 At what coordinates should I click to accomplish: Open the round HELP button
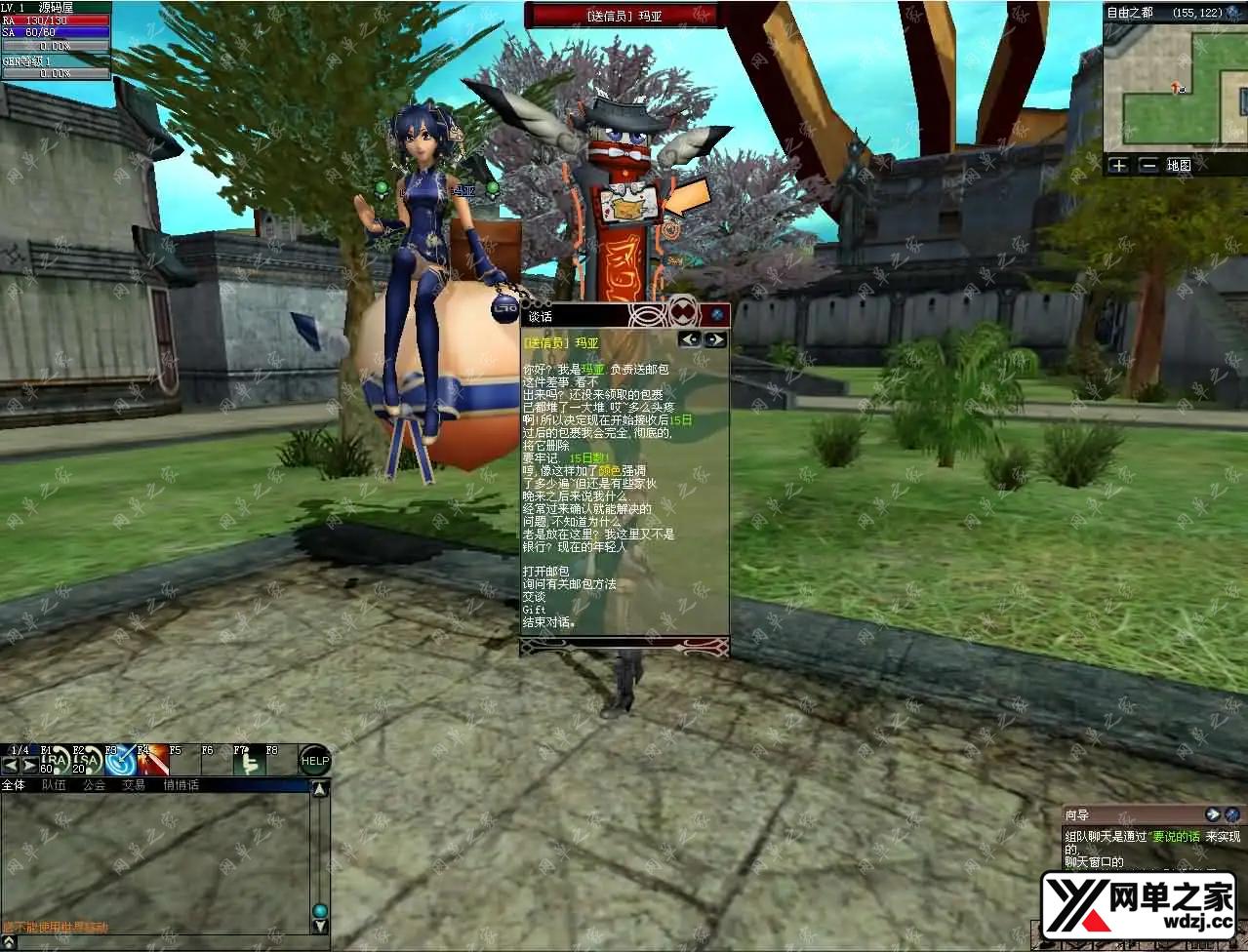point(314,761)
